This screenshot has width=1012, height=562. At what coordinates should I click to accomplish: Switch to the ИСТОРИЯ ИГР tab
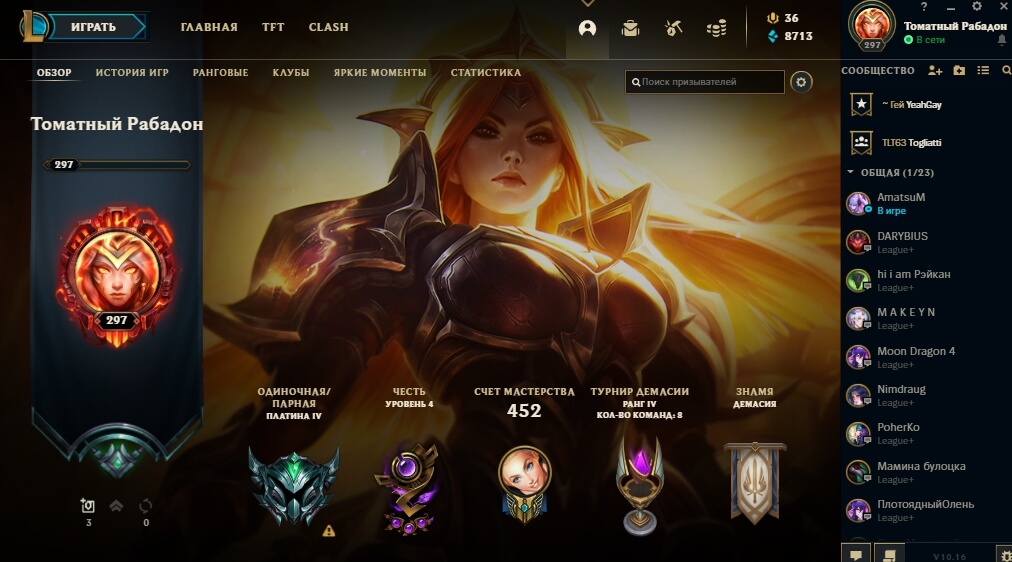[134, 73]
